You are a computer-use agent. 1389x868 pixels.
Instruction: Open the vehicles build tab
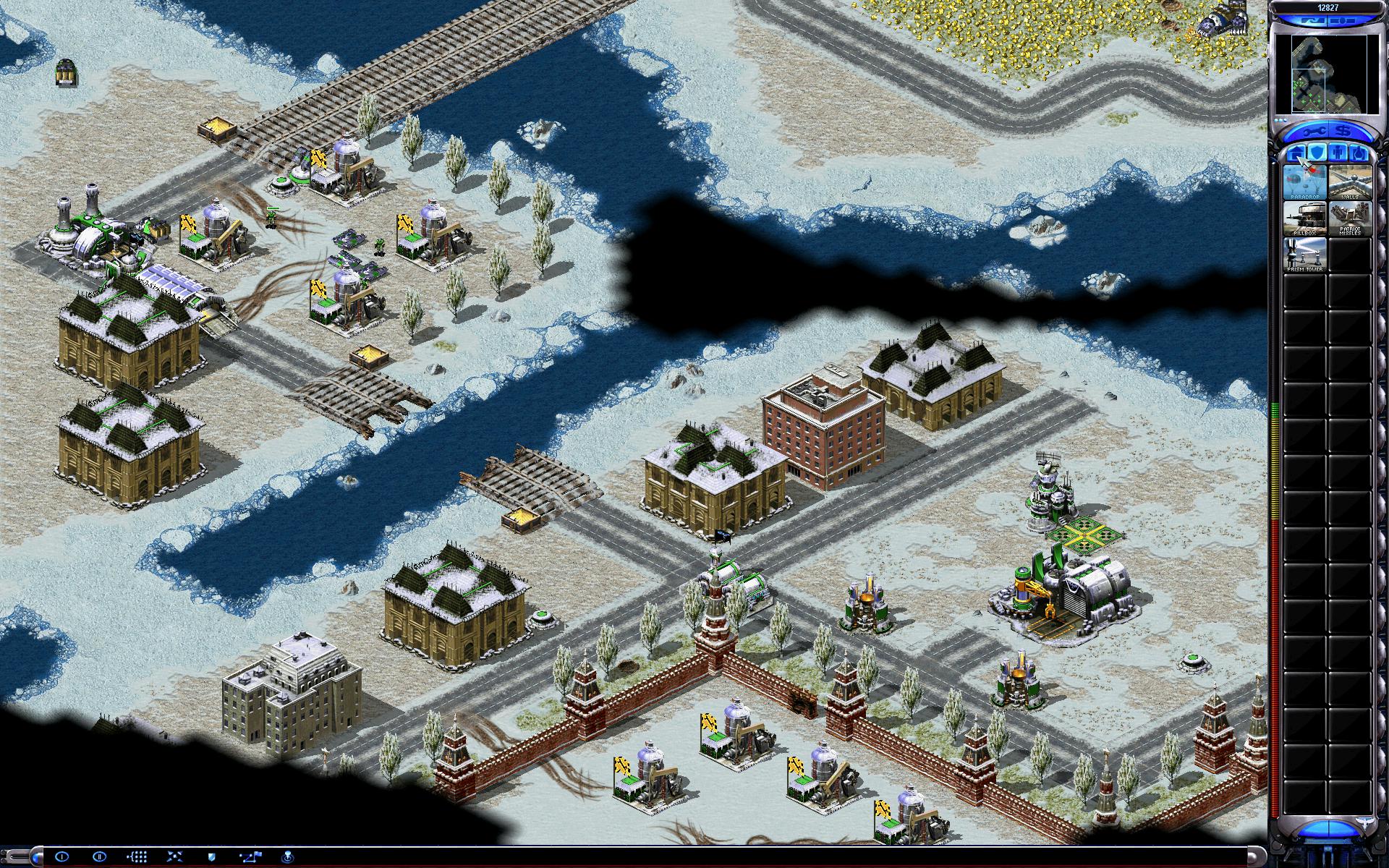point(1358,153)
